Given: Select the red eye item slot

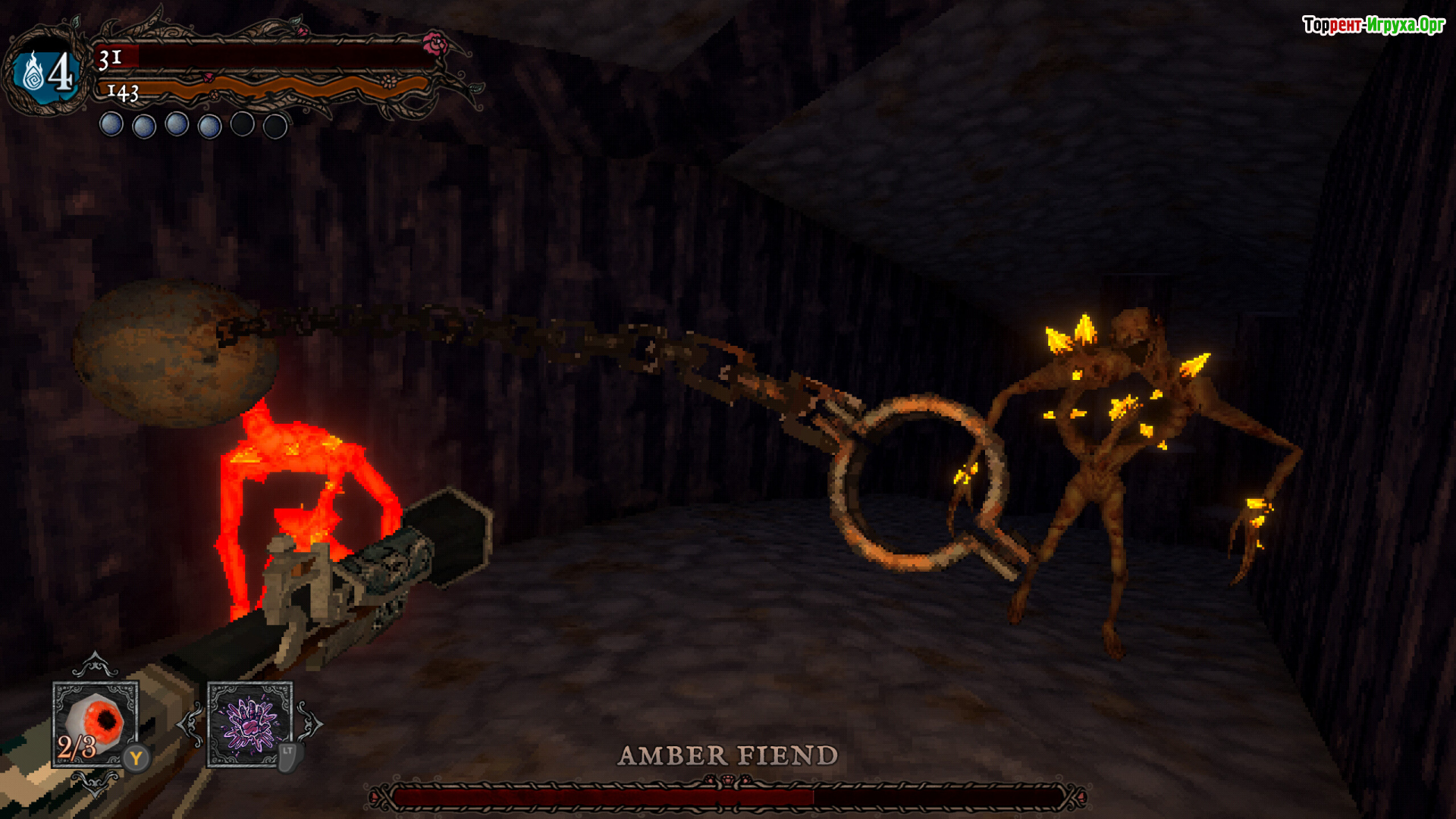Looking at the screenshot, I should (96, 723).
